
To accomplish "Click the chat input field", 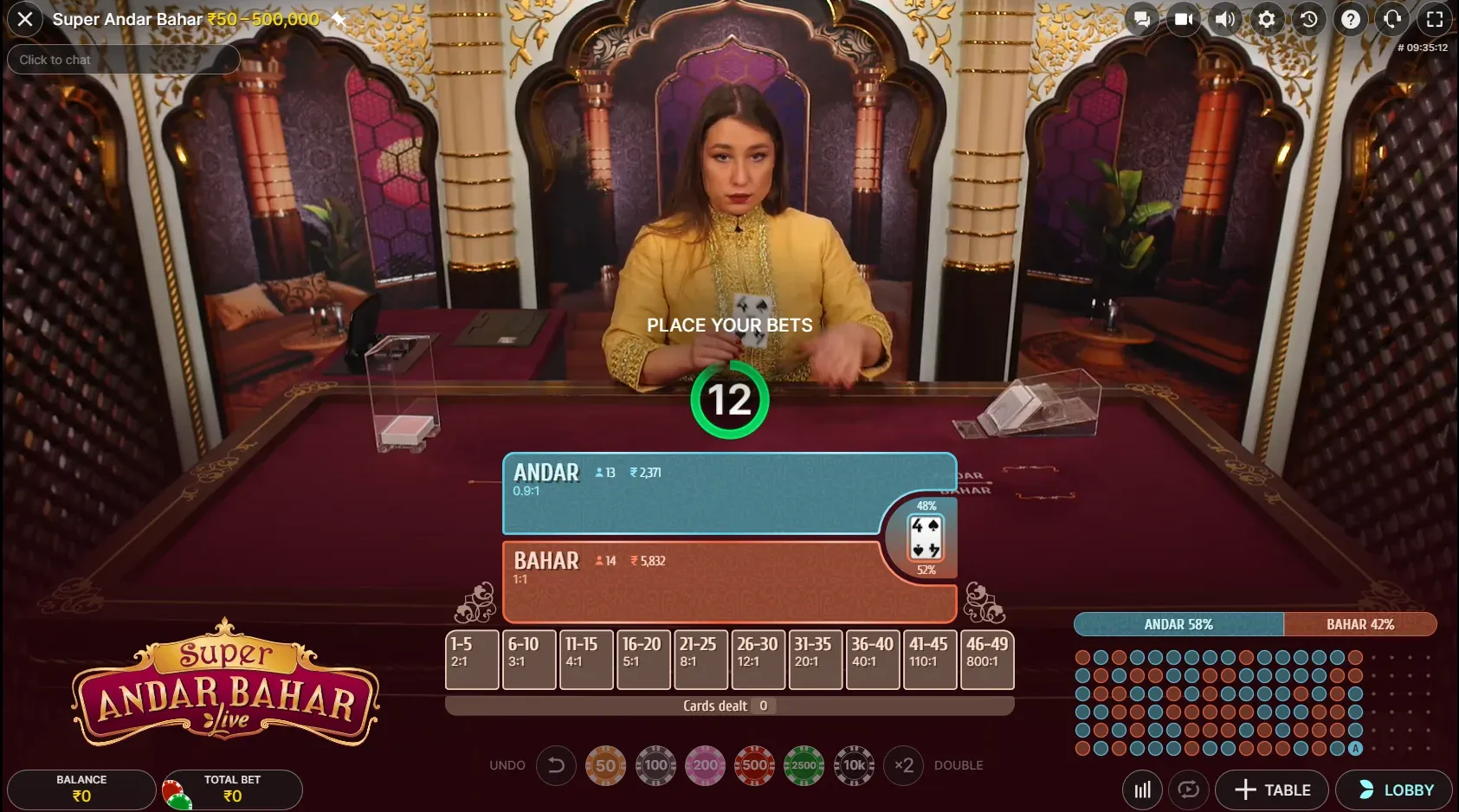I will 122,59.
